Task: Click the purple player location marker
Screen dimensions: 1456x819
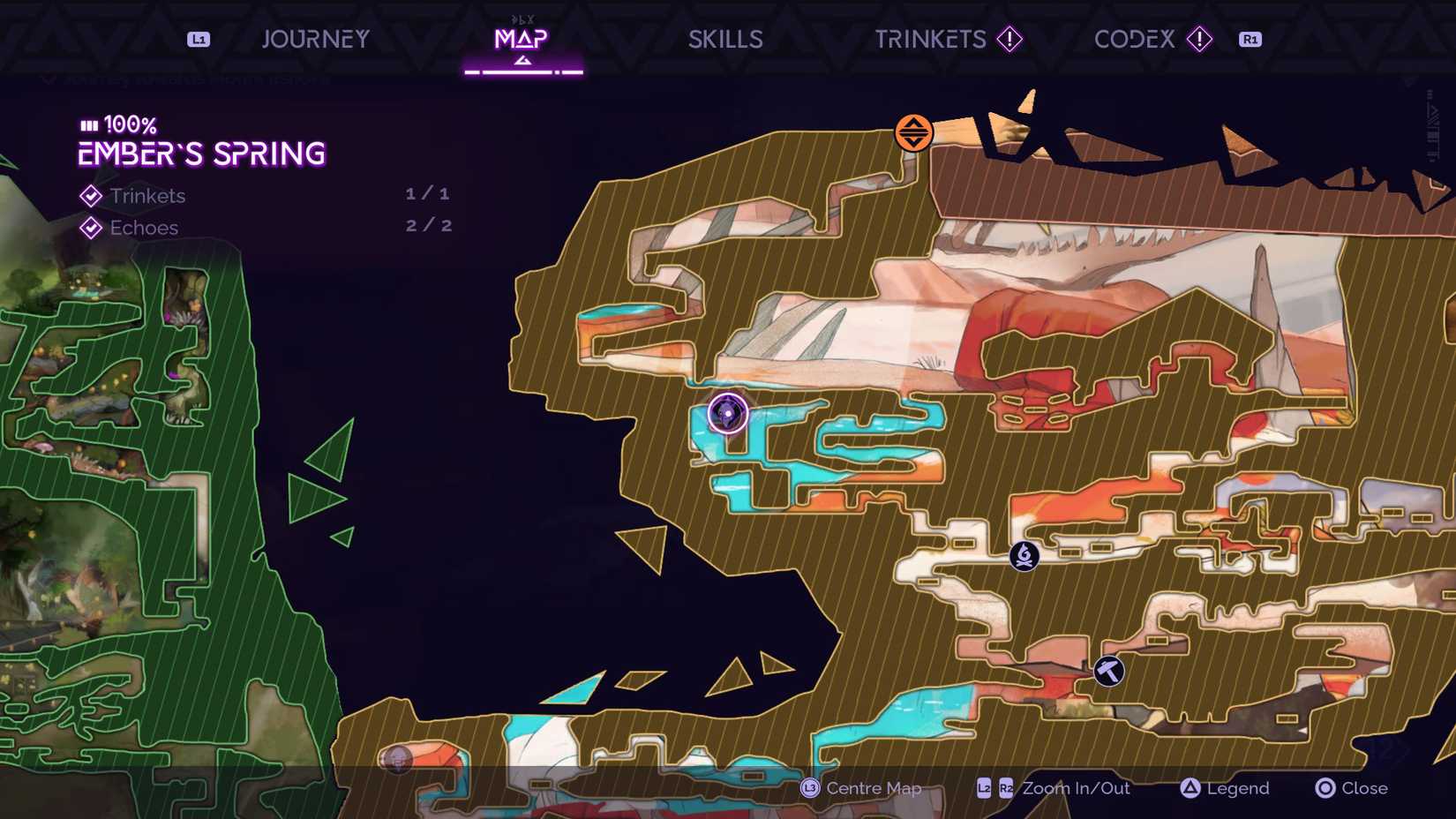Action: pyautogui.click(x=725, y=412)
